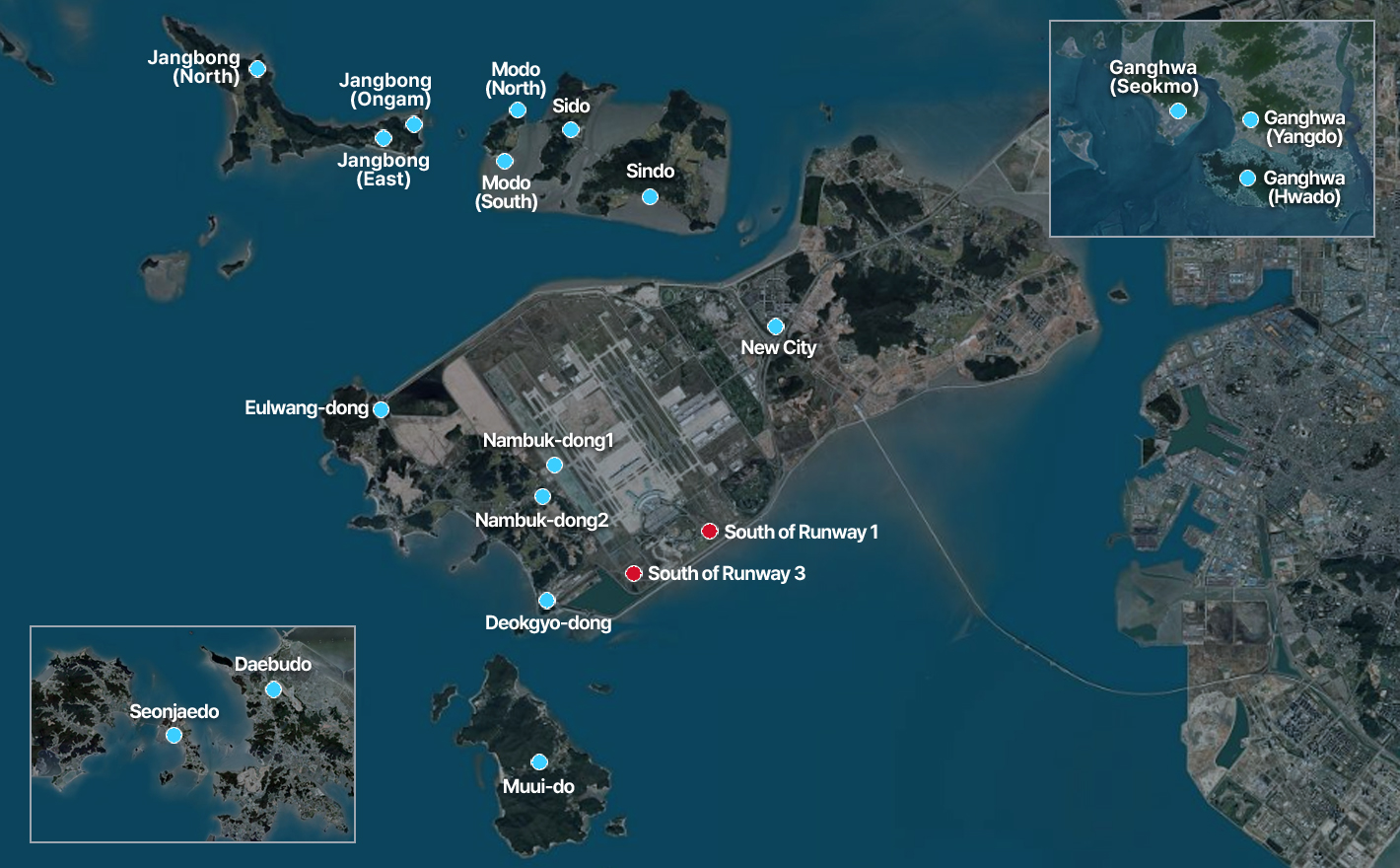Screen dimensions: 1400x868
Task: Click the red South of Runway 3 marker
Action: click(633, 573)
